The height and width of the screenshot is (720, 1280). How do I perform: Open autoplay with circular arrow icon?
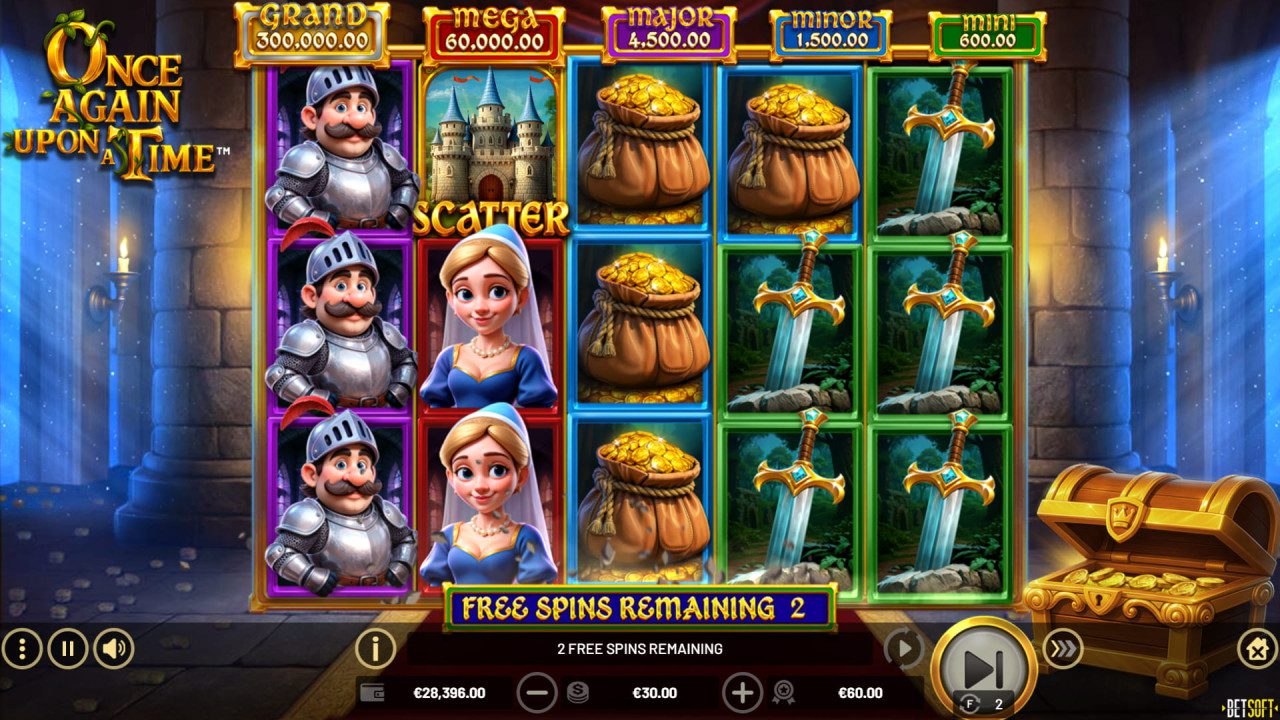[906, 648]
